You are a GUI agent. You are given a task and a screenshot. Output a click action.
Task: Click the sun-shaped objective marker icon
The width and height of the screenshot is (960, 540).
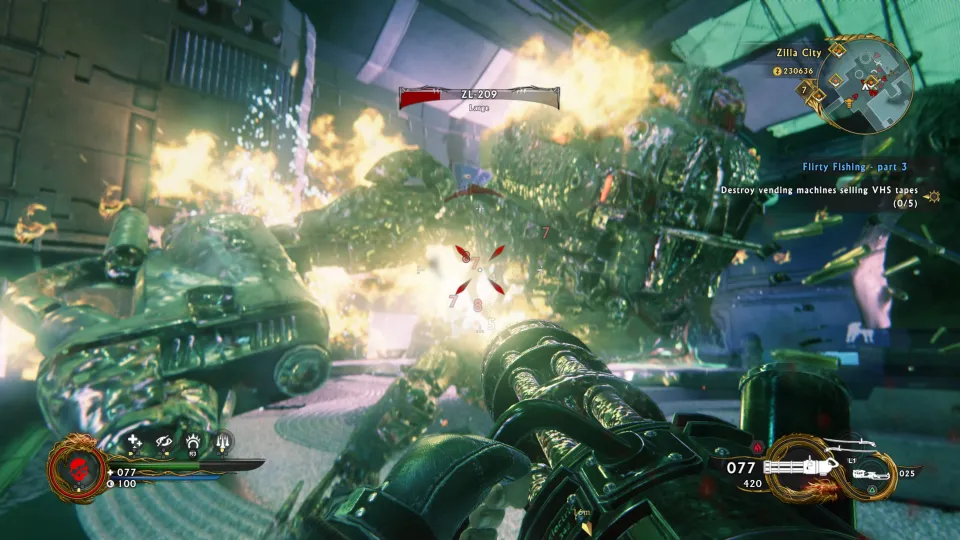[934, 196]
